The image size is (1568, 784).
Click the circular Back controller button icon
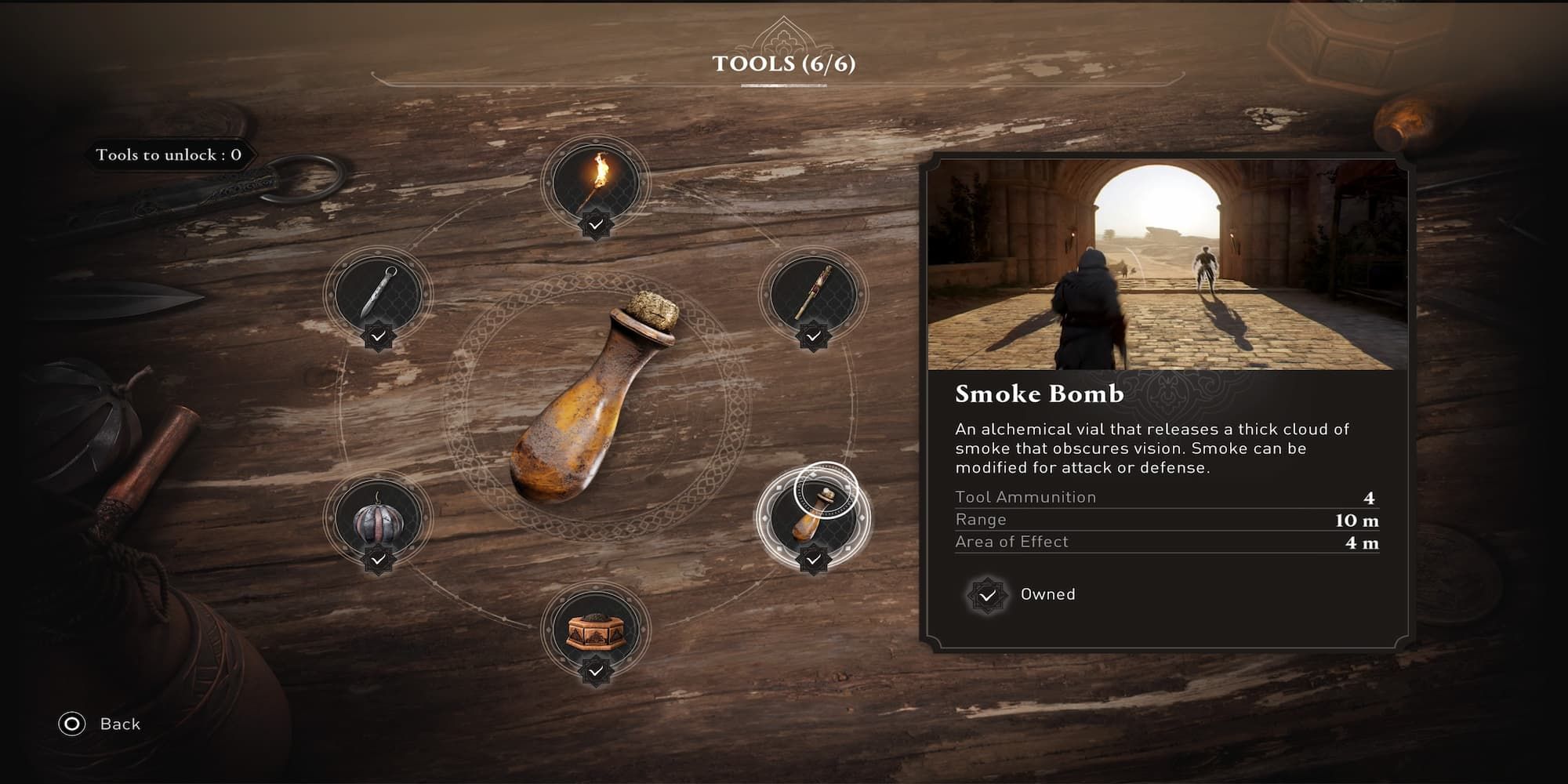[71, 724]
